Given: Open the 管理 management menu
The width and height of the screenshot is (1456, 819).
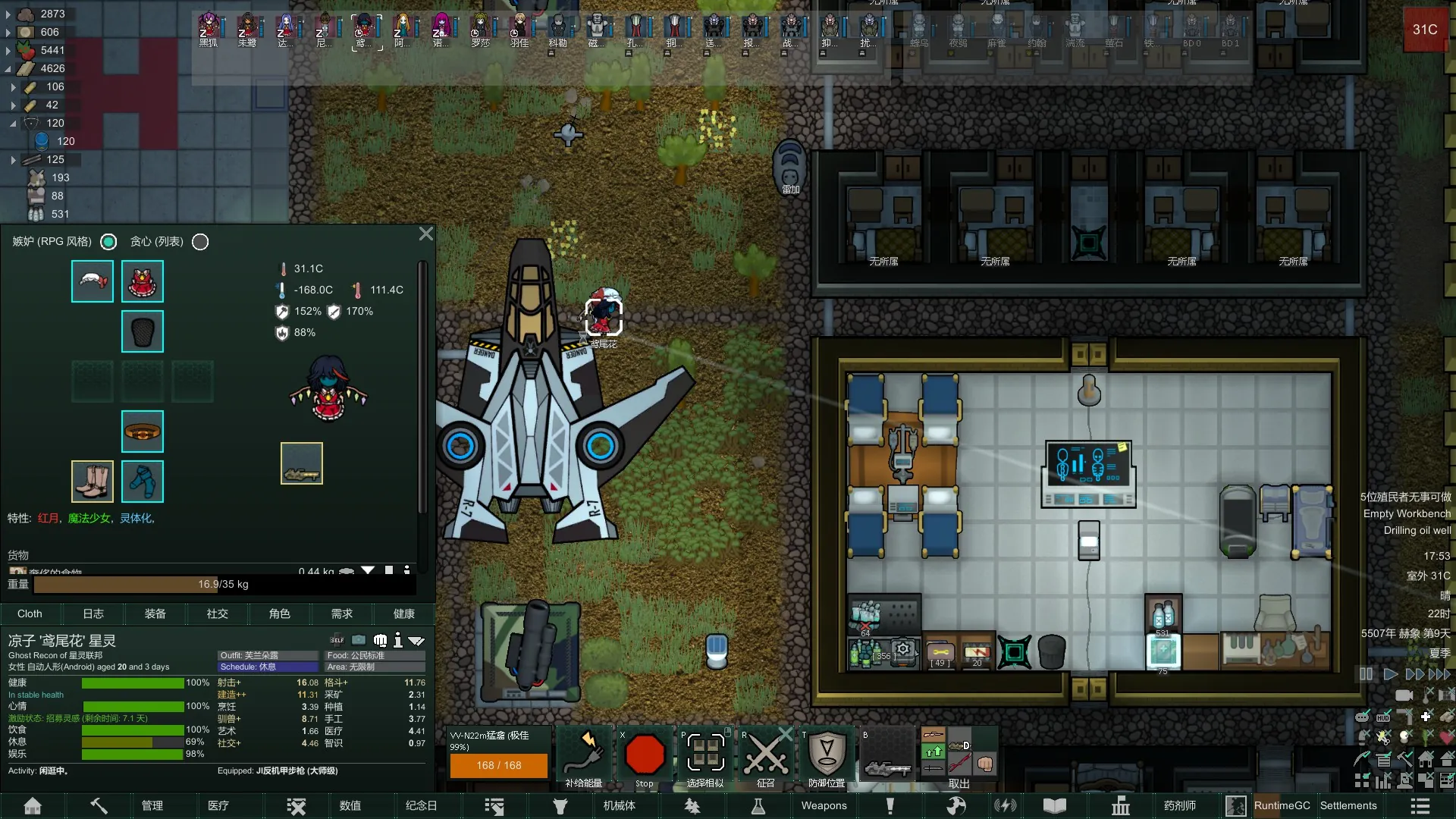Looking at the screenshot, I should (152, 805).
